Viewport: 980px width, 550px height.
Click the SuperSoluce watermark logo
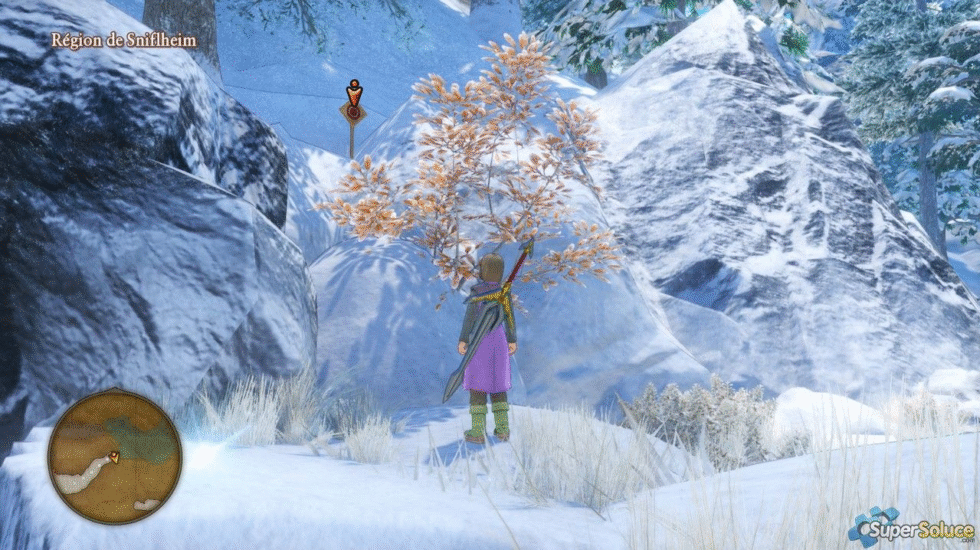tap(910, 526)
